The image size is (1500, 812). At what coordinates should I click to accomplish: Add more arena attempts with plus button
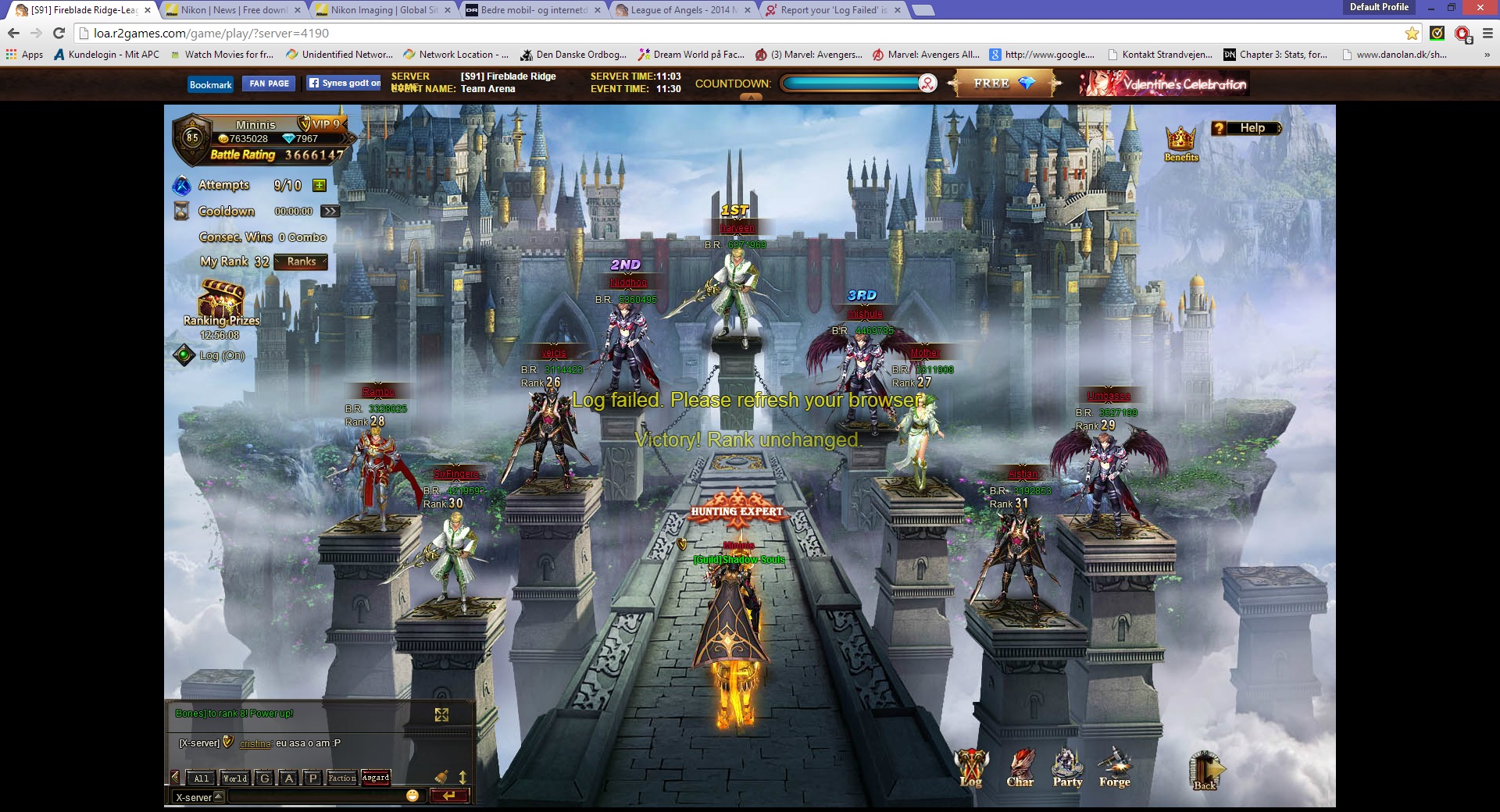[x=319, y=186]
